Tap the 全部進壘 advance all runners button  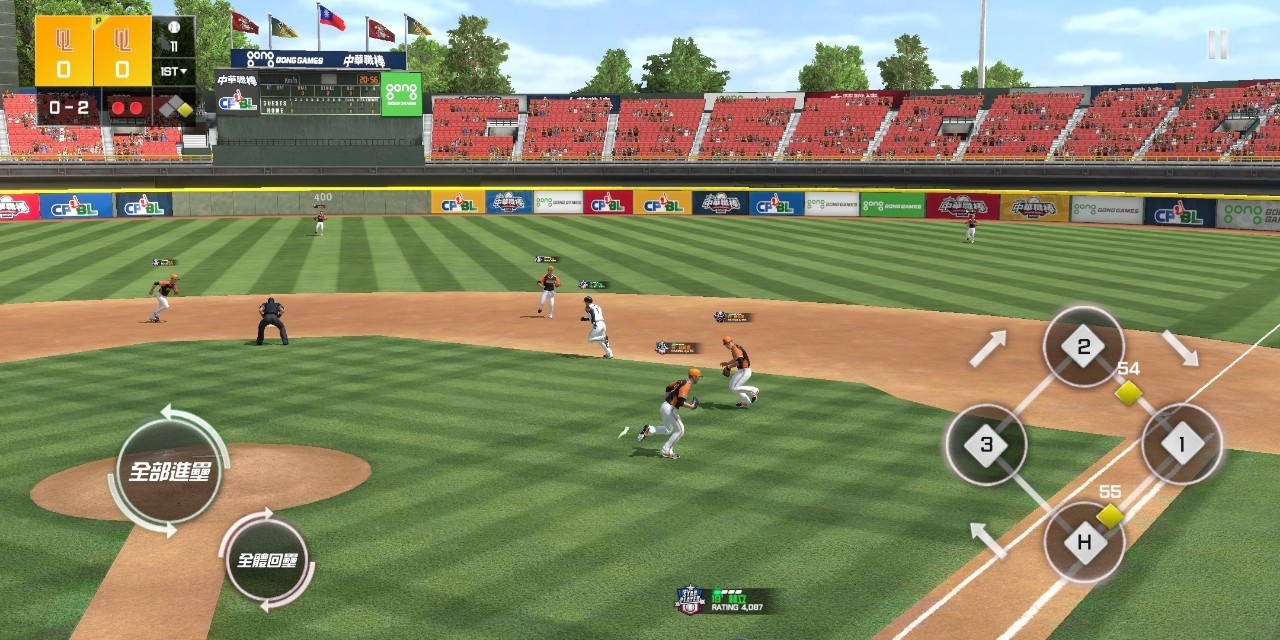(168, 471)
